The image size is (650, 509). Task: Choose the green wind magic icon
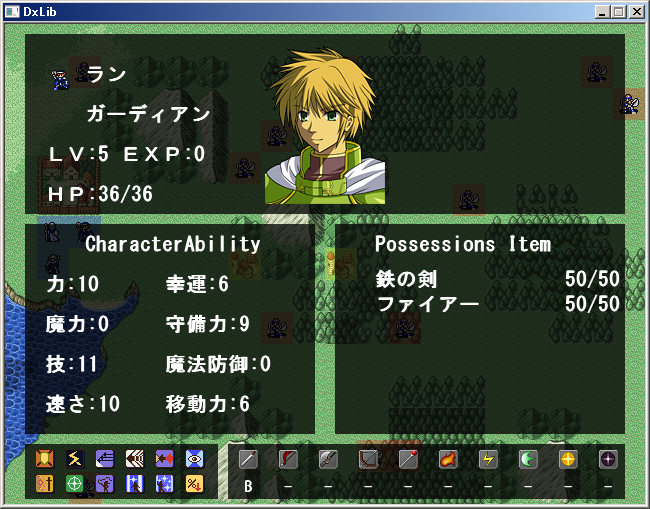tap(528, 459)
